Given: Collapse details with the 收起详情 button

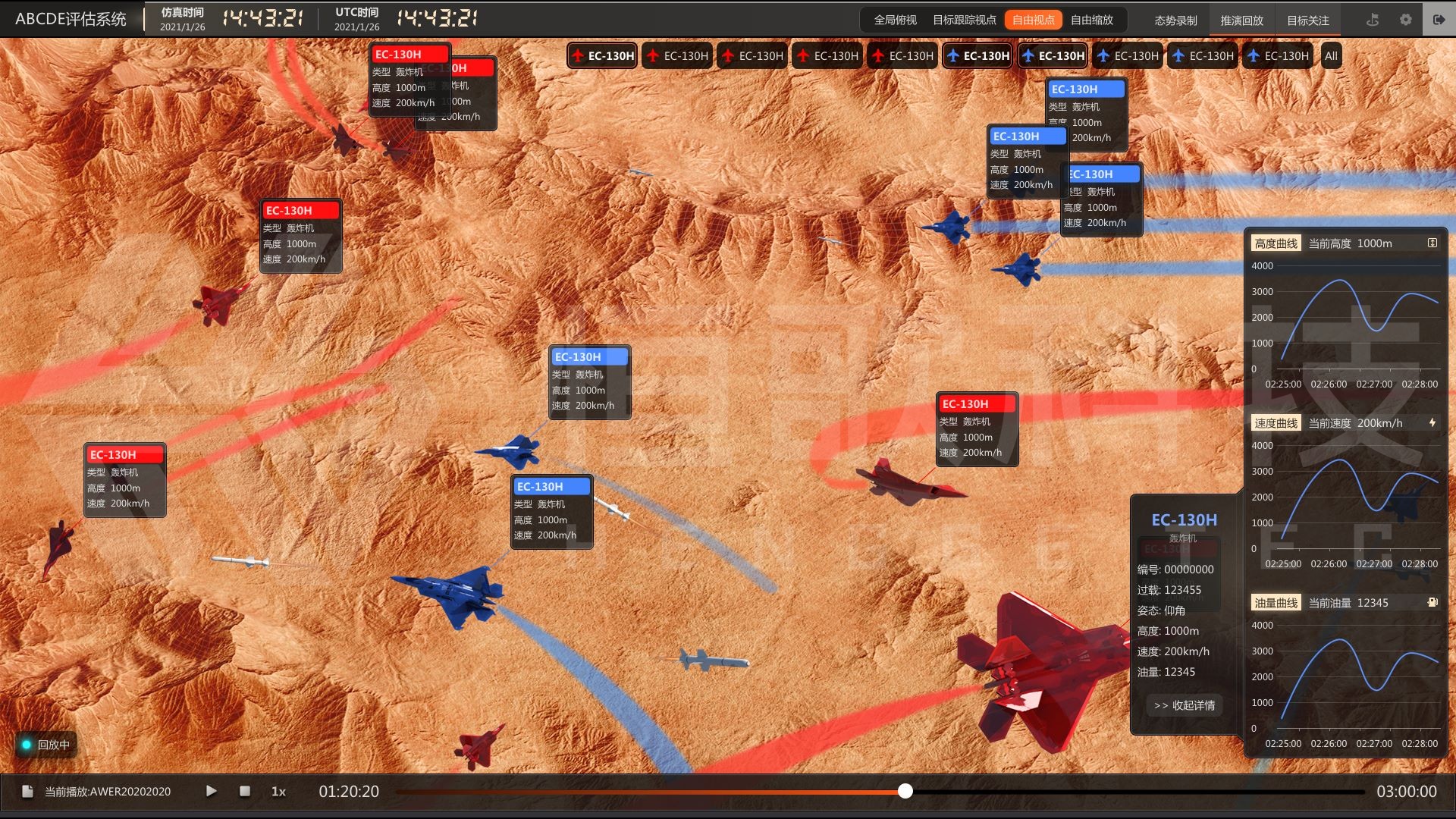Looking at the screenshot, I should pyautogui.click(x=1185, y=705).
